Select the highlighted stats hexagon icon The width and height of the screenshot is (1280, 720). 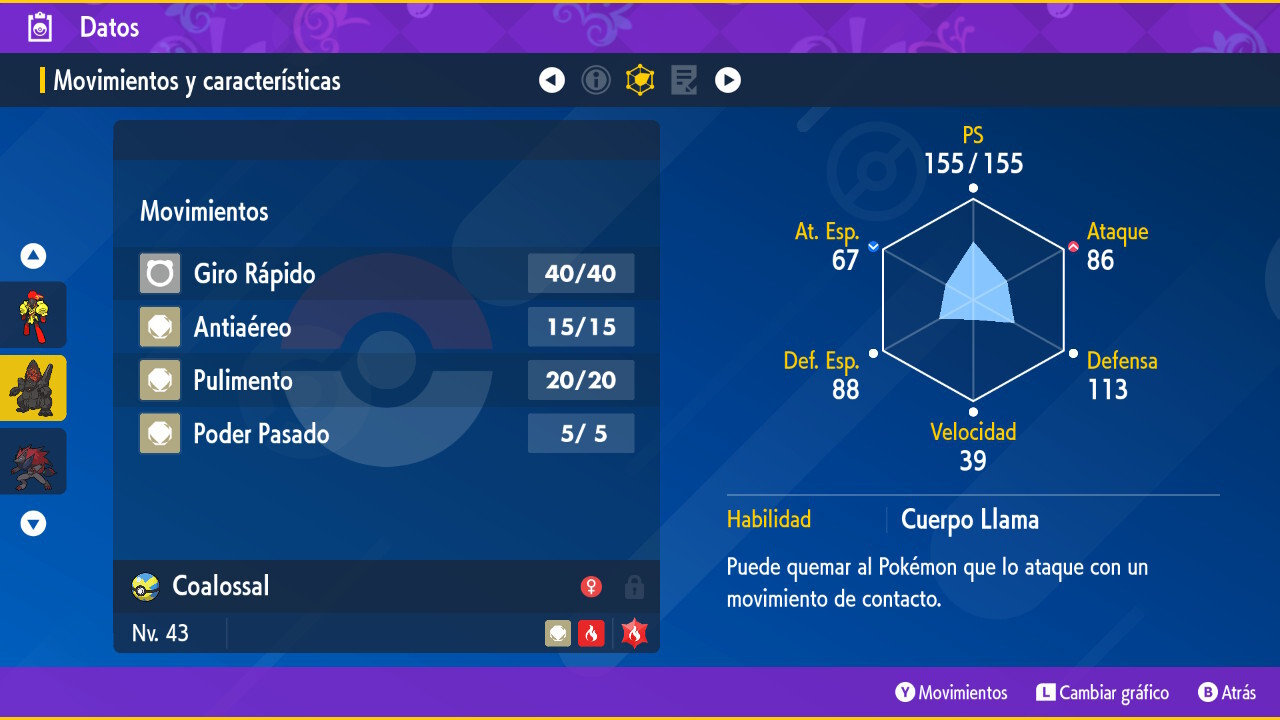tap(640, 80)
